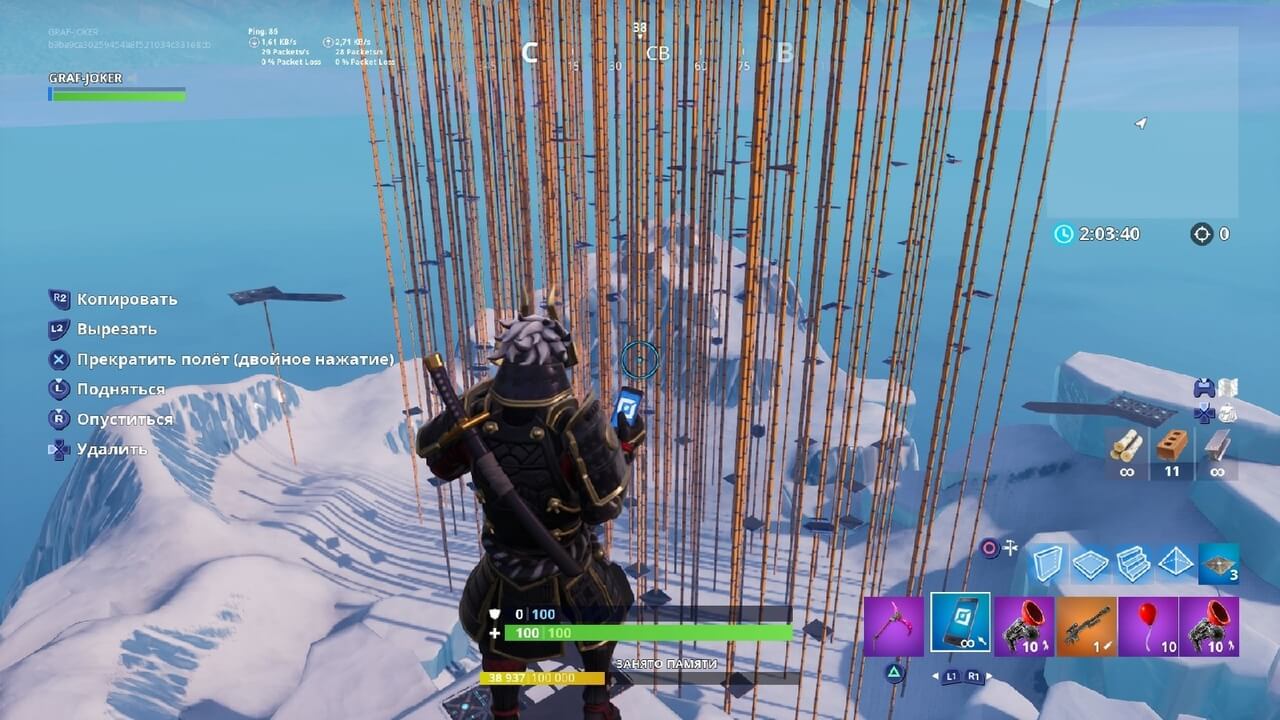Select the pyramid roof building piece
Screen dimensions: 1280x720
coord(1176,564)
